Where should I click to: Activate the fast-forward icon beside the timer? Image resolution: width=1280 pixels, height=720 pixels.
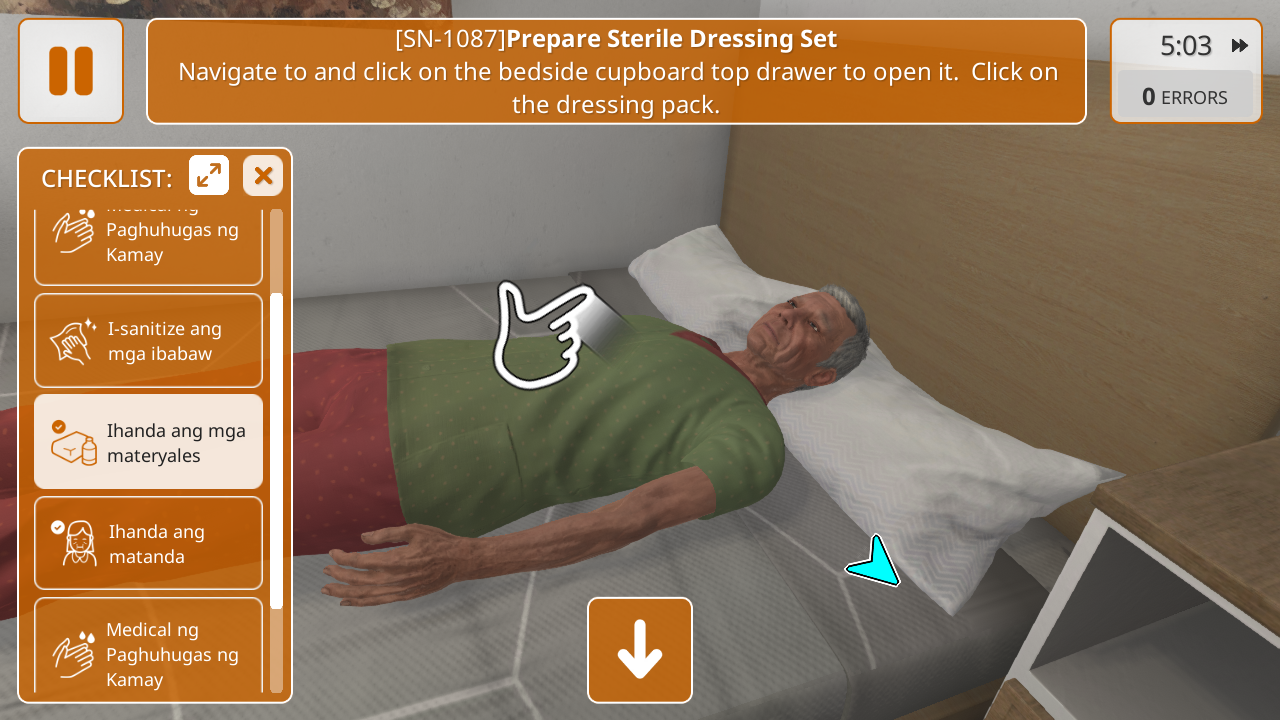(x=1240, y=46)
